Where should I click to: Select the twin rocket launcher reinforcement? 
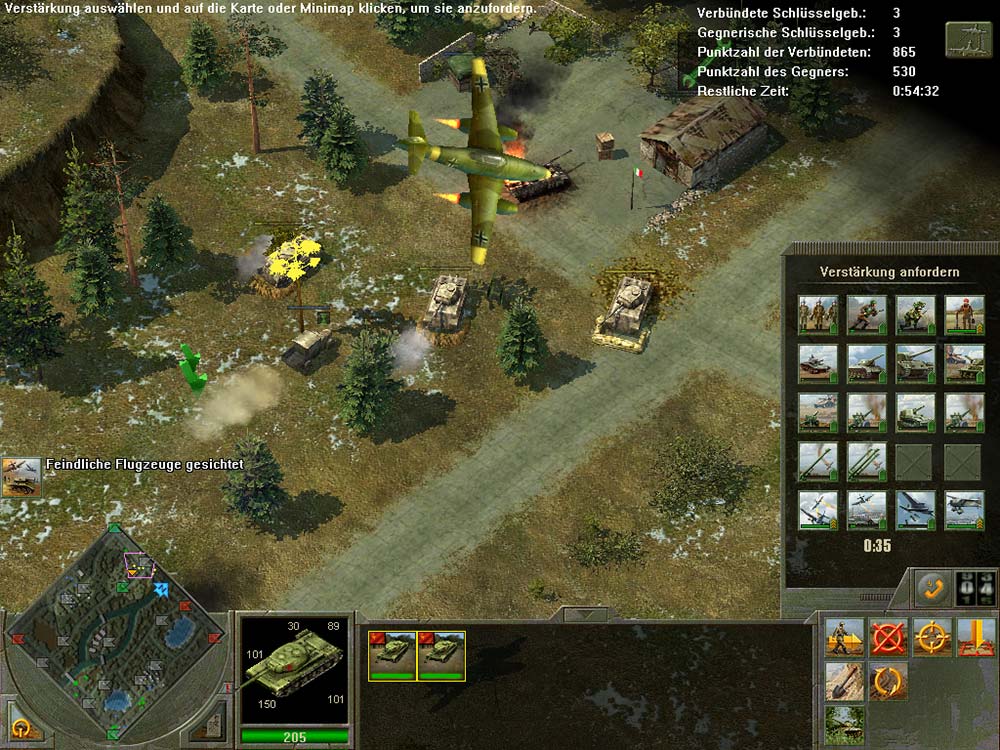[x=865, y=461]
